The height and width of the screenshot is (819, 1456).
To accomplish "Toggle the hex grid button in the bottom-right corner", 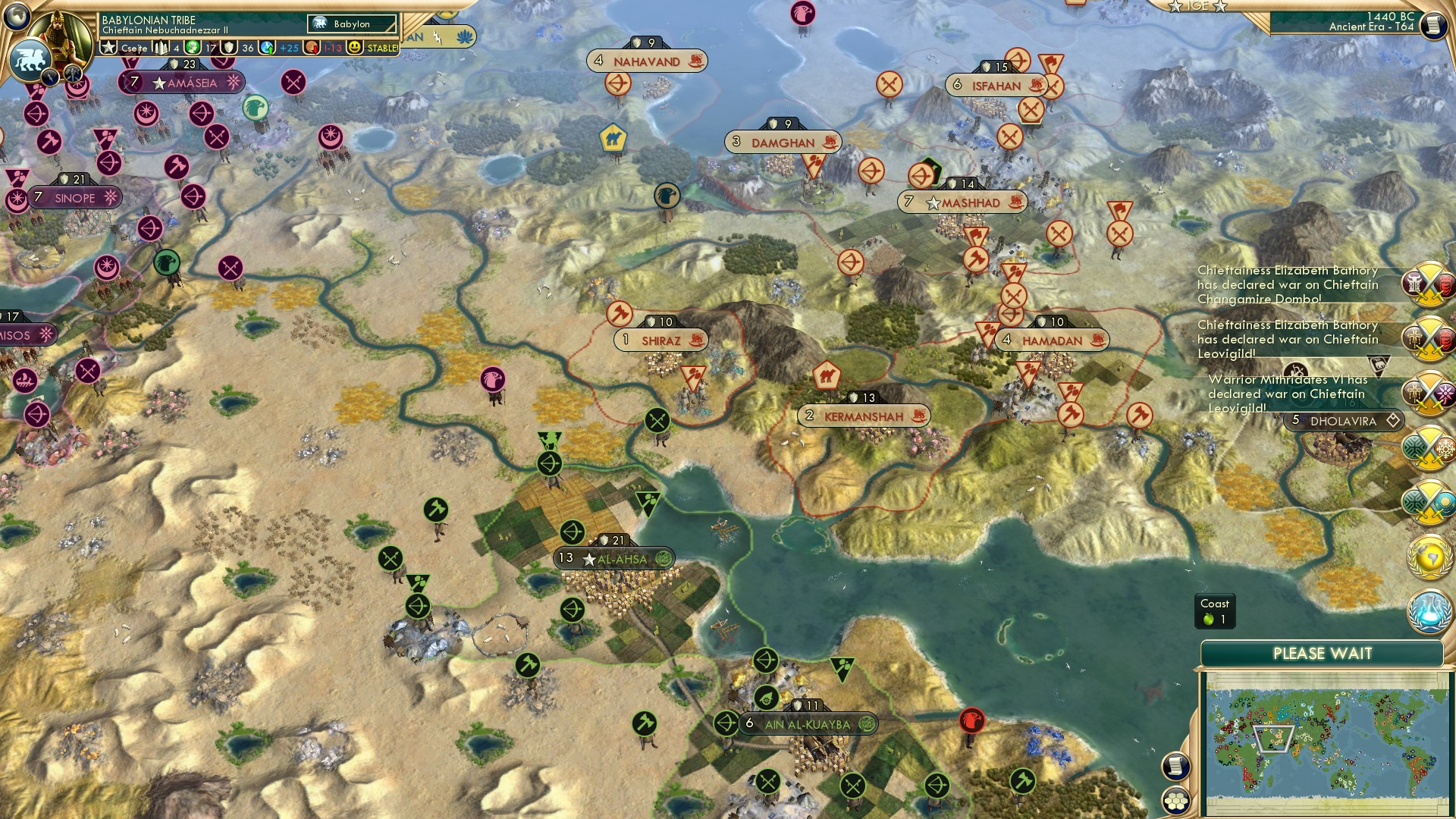I will [x=1175, y=802].
